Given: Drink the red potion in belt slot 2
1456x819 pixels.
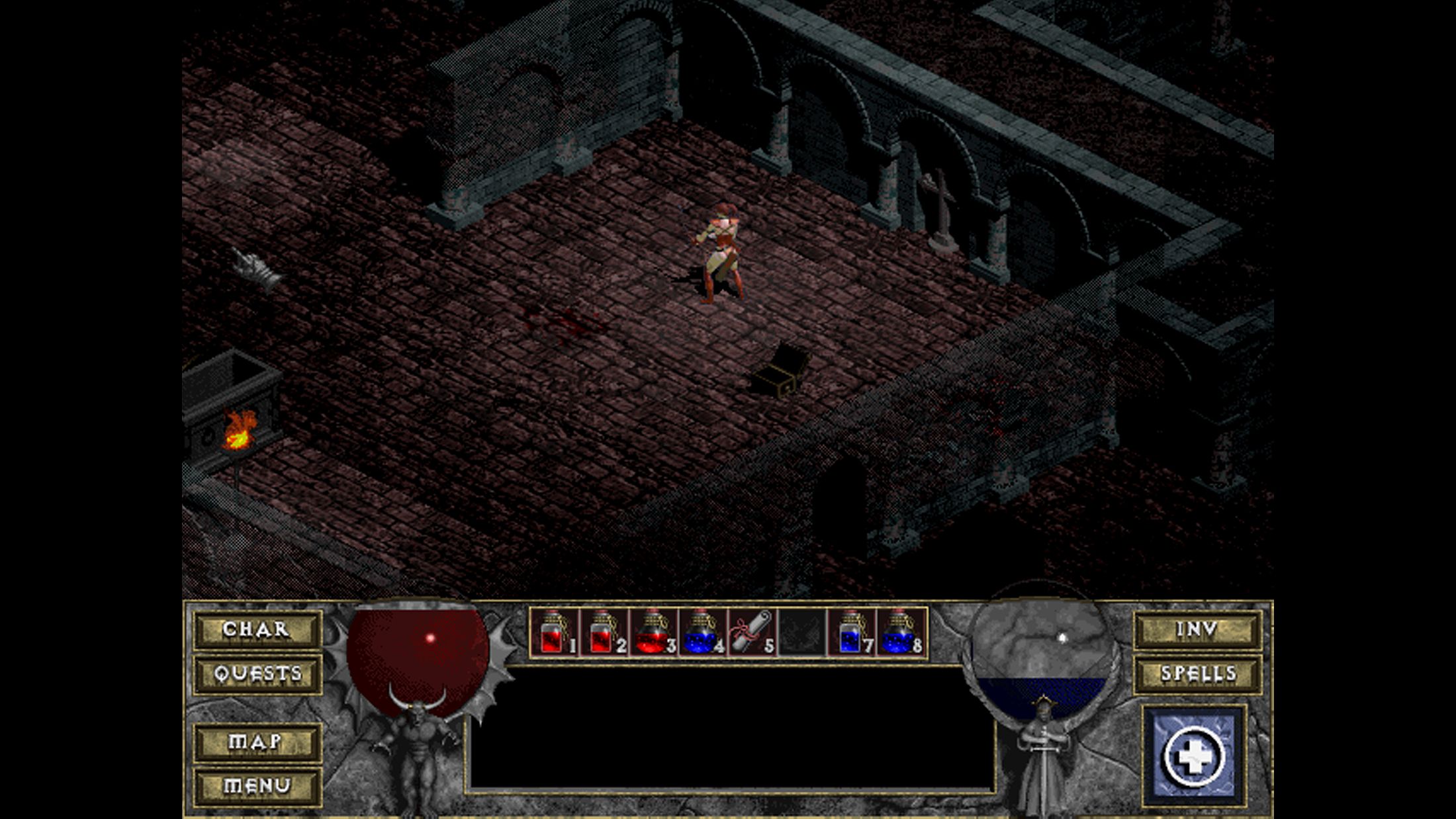Looking at the screenshot, I should coord(604,633).
